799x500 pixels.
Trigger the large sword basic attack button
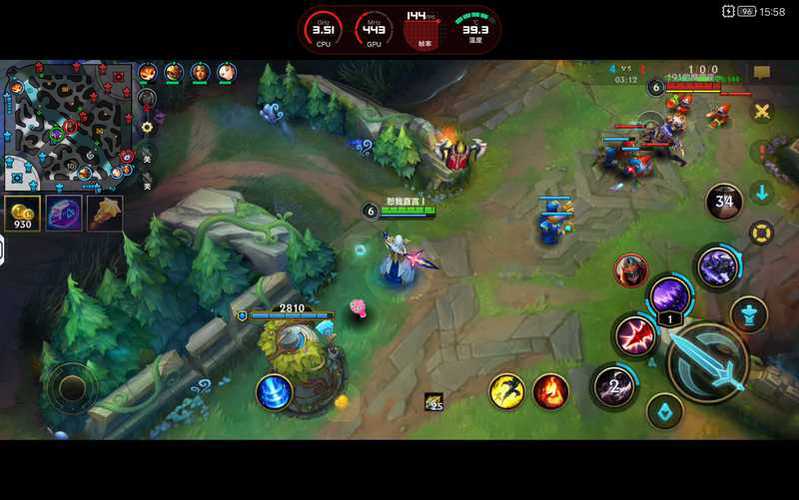707,362
